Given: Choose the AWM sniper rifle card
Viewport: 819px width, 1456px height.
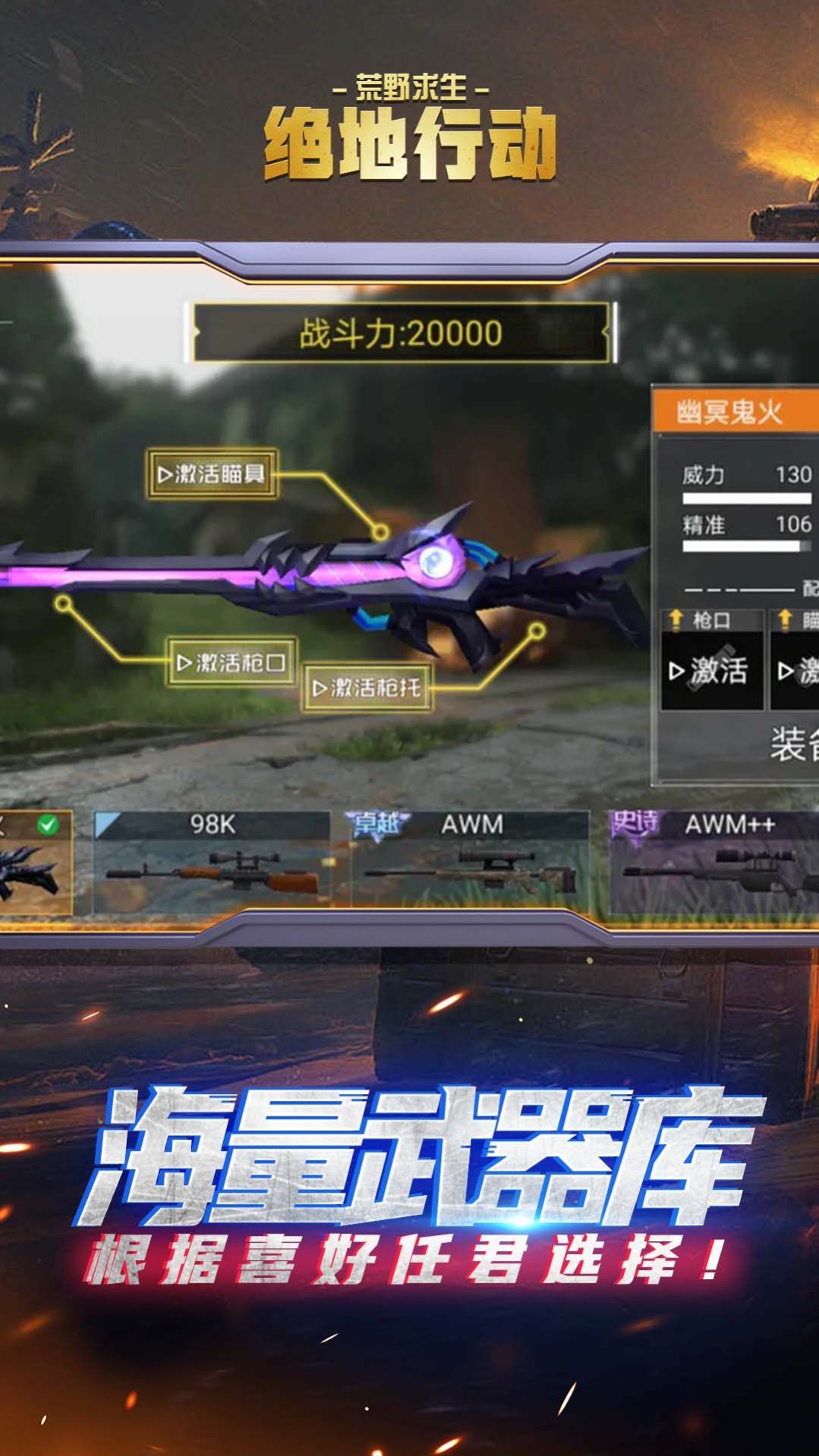Looking at the screenshot, I should pyautogui.click(x=471, y=863).
